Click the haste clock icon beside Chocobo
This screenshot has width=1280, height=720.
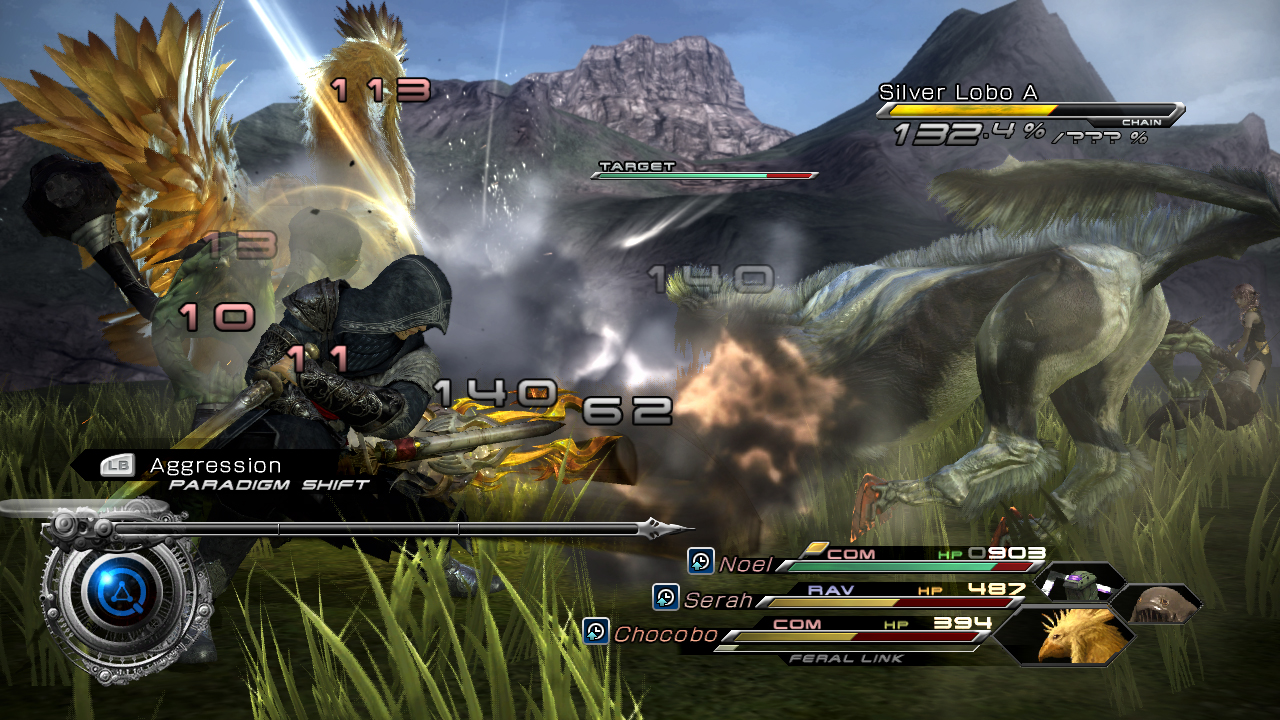[596, 632]
